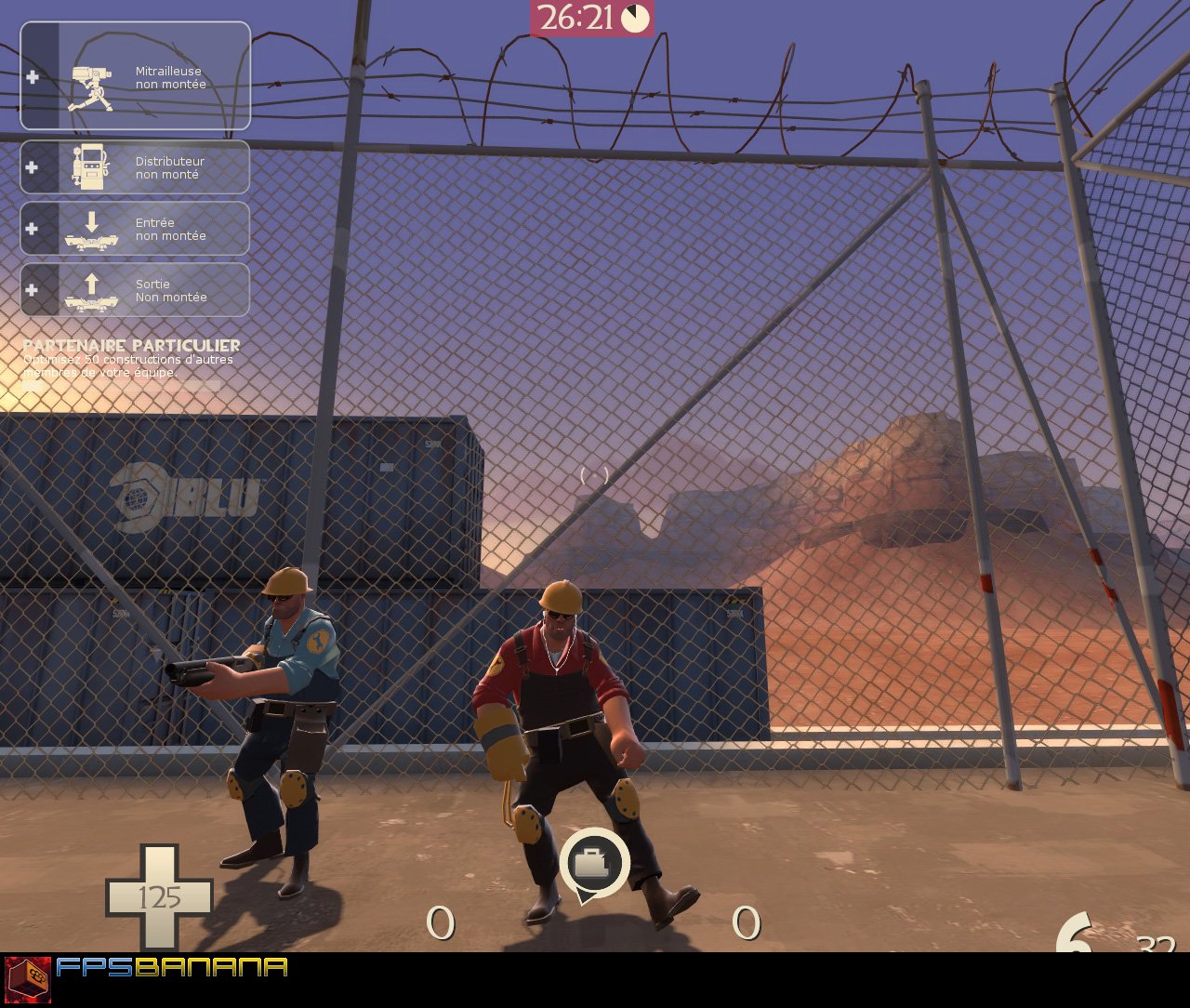Click the Entrée teleporter down-arrow icon
The image size is (1190, 1008).
90,229
